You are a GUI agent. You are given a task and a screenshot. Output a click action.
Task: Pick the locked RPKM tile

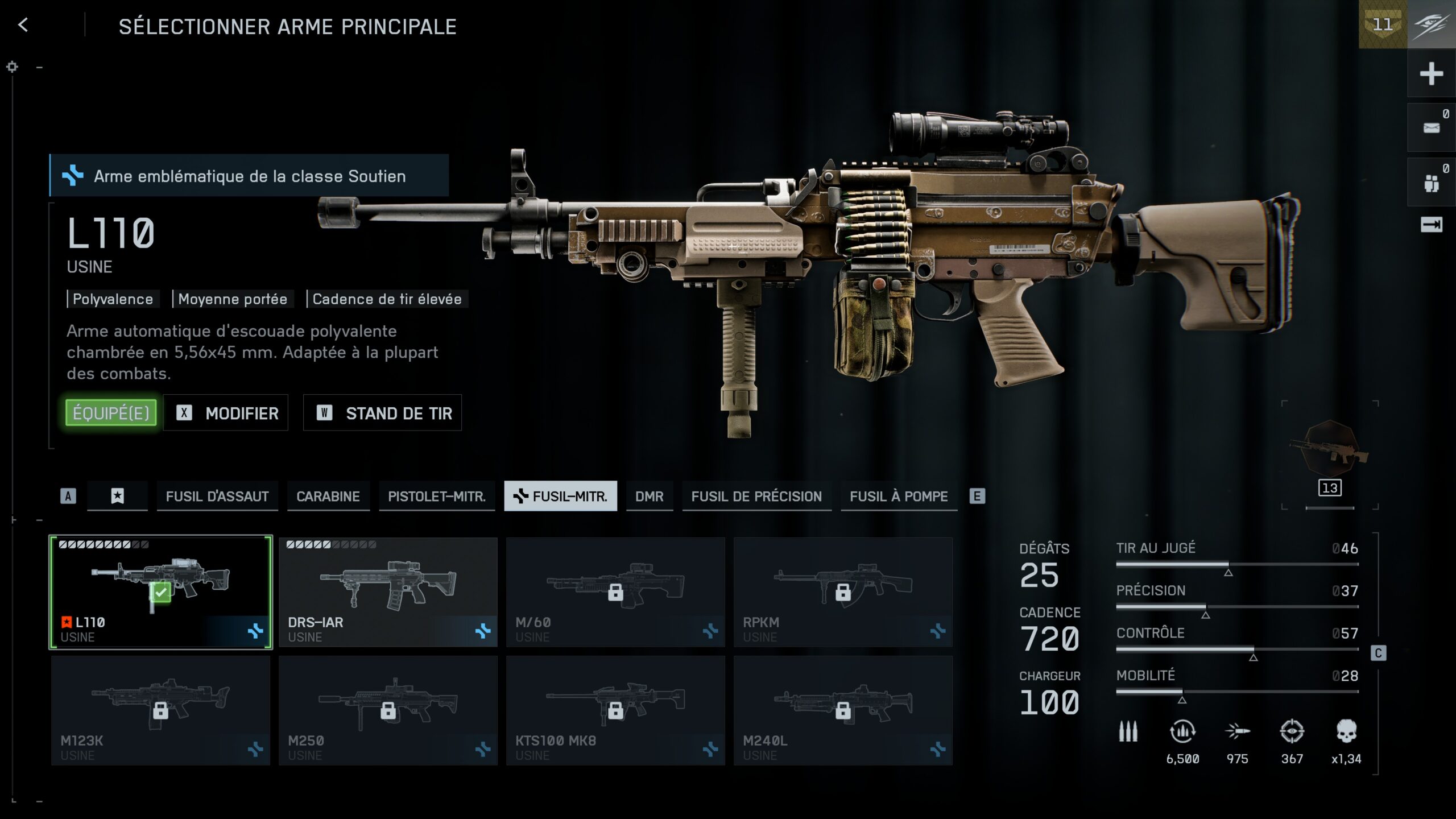843,591
